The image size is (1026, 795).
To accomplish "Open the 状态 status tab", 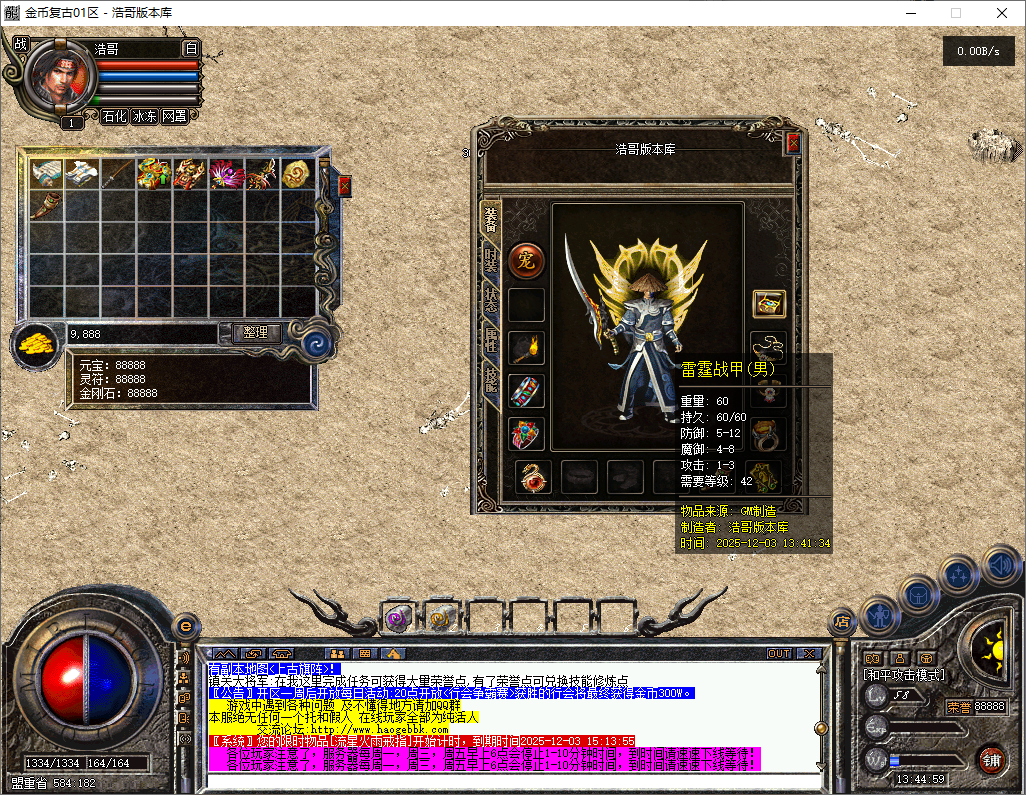I will (x=490, y=301).
